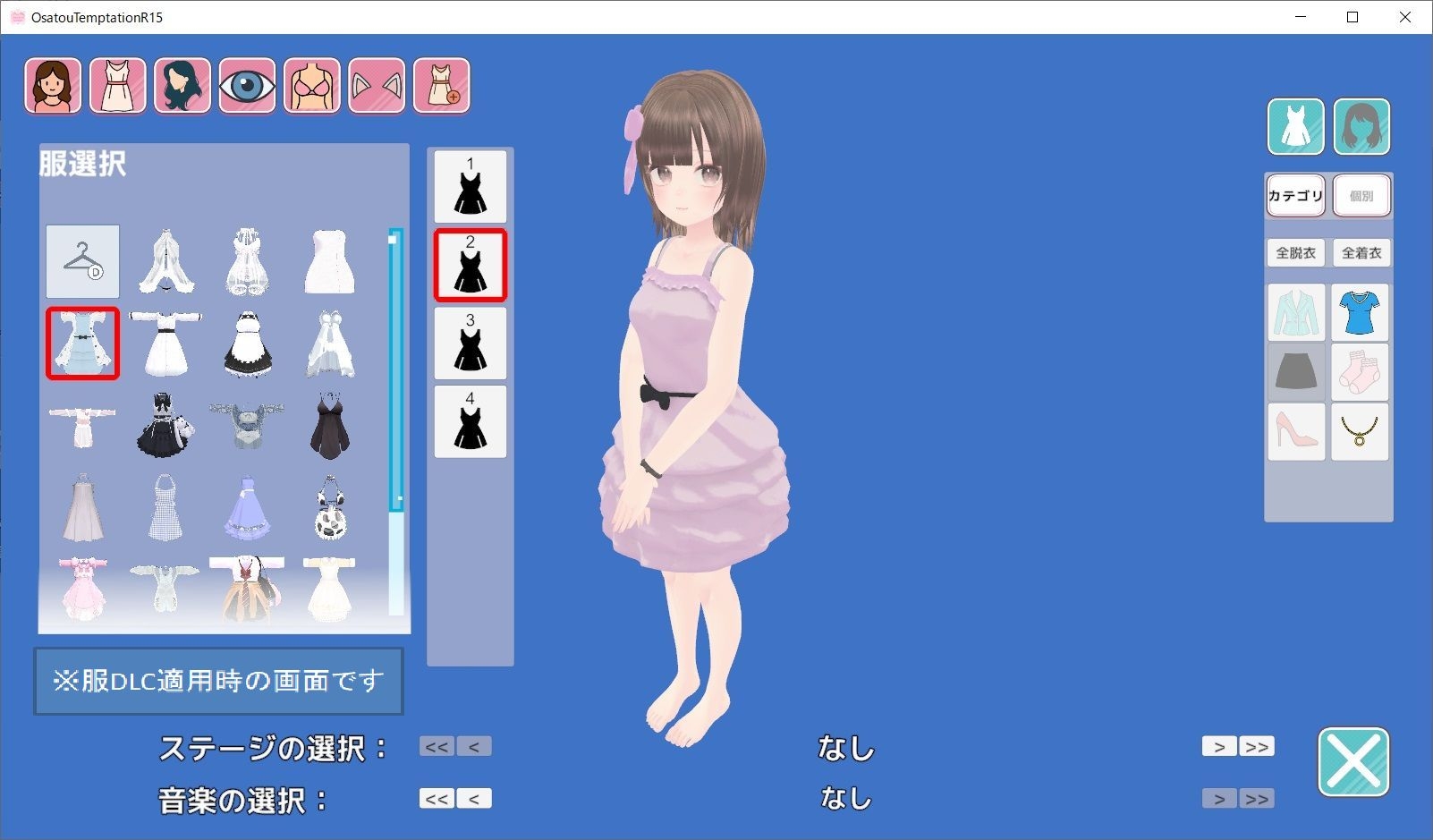1433x840 pixels.
Task: Open the additional clothing DLC tab
Action: point(441,86)
